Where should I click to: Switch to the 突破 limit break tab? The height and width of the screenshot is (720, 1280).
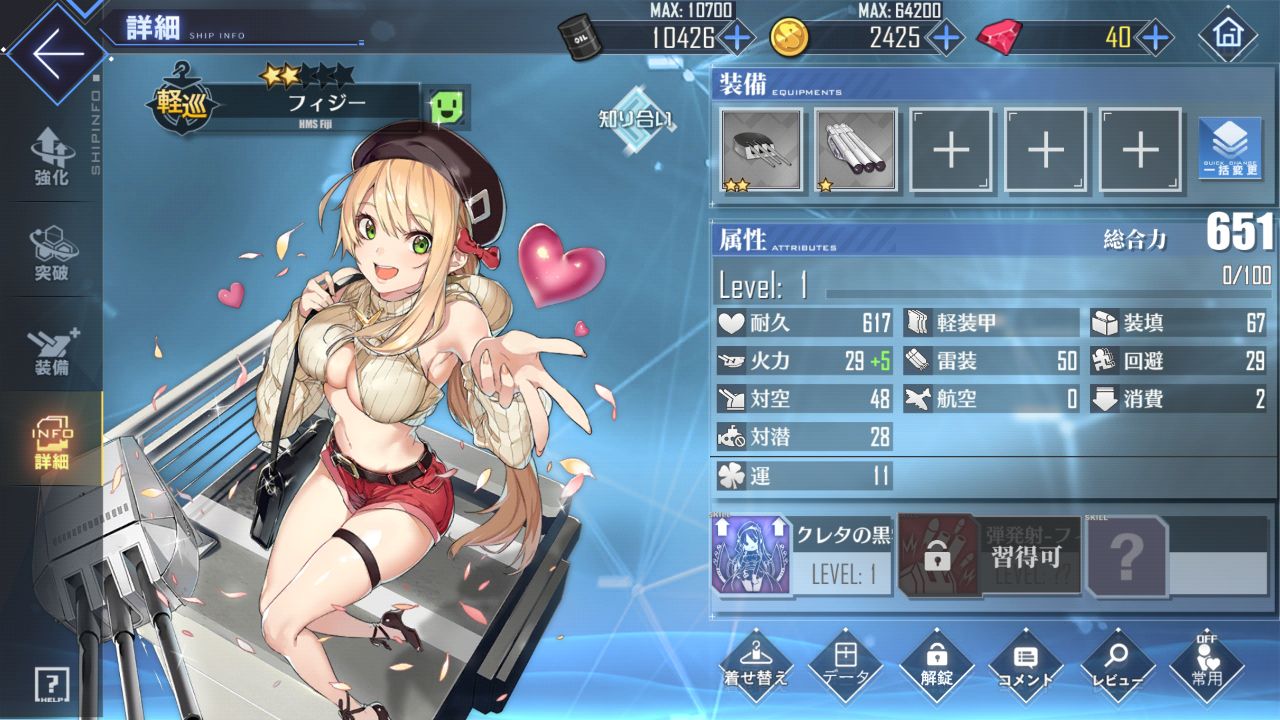(51, 250)
